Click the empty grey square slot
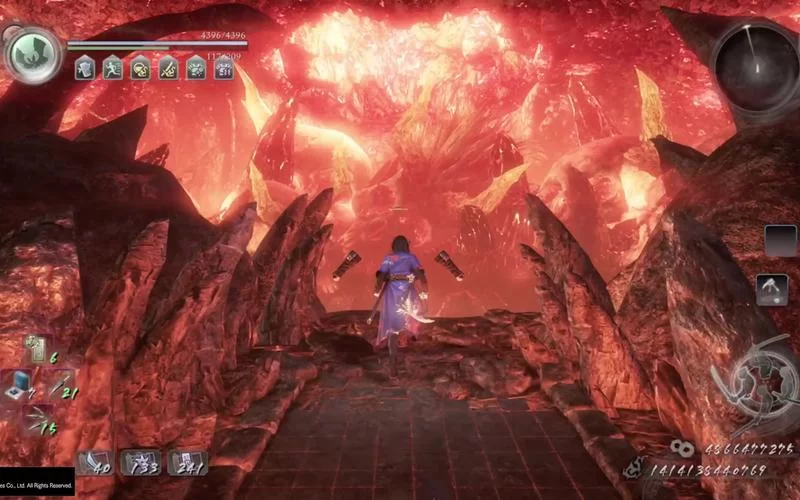 (x=780, y=240)
